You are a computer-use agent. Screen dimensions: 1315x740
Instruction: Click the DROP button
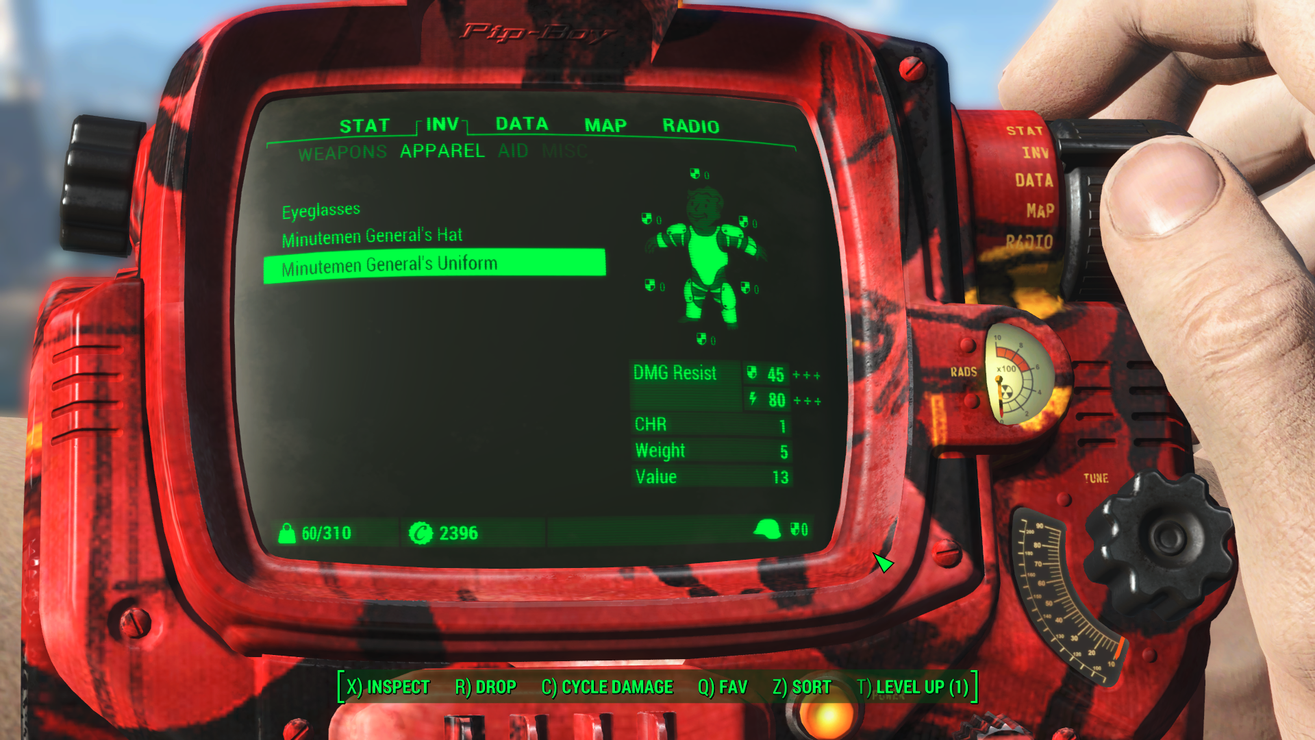(x=485, y=687)
